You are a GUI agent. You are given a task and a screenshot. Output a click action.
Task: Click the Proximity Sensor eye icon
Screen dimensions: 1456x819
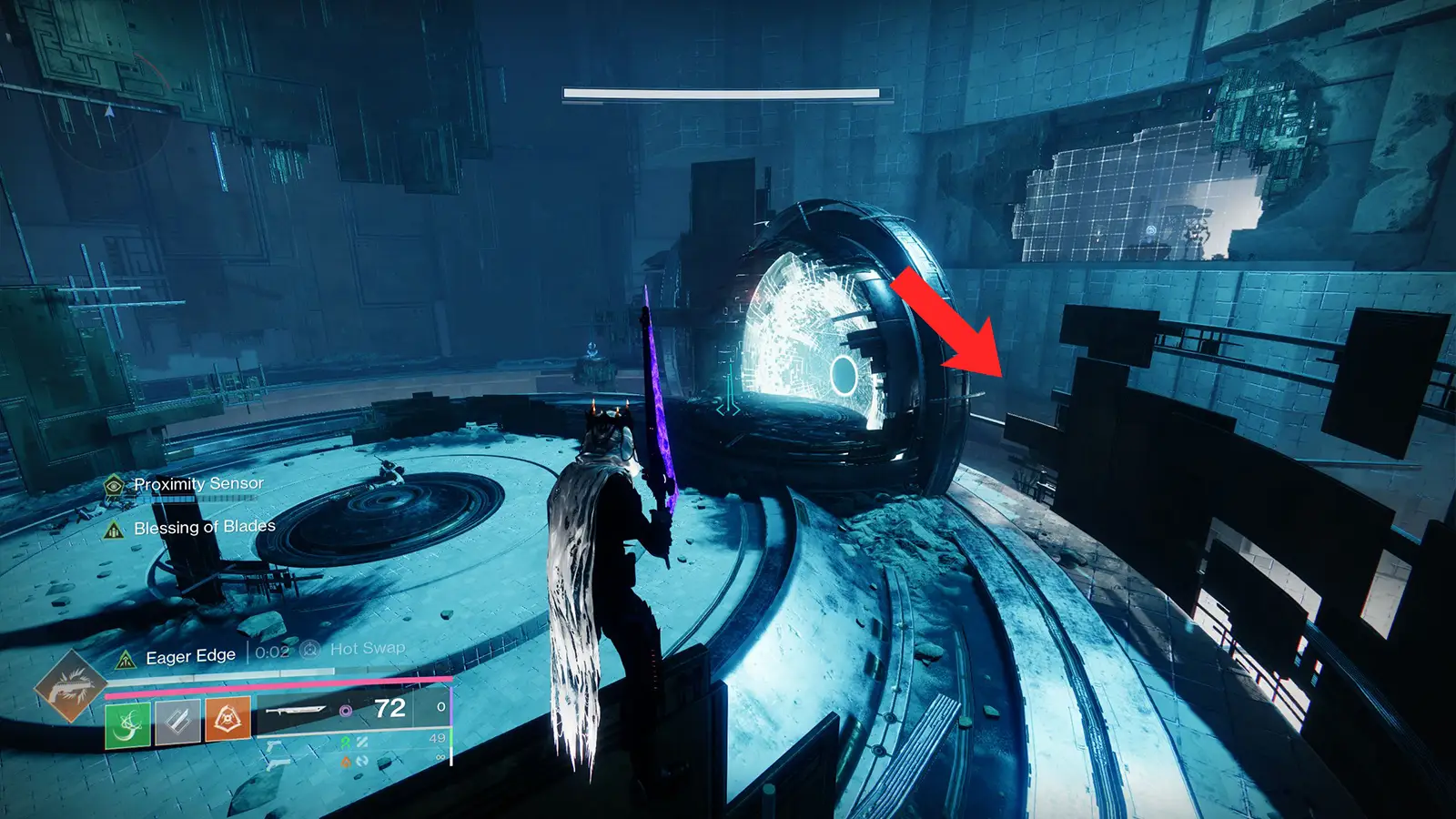112,485
